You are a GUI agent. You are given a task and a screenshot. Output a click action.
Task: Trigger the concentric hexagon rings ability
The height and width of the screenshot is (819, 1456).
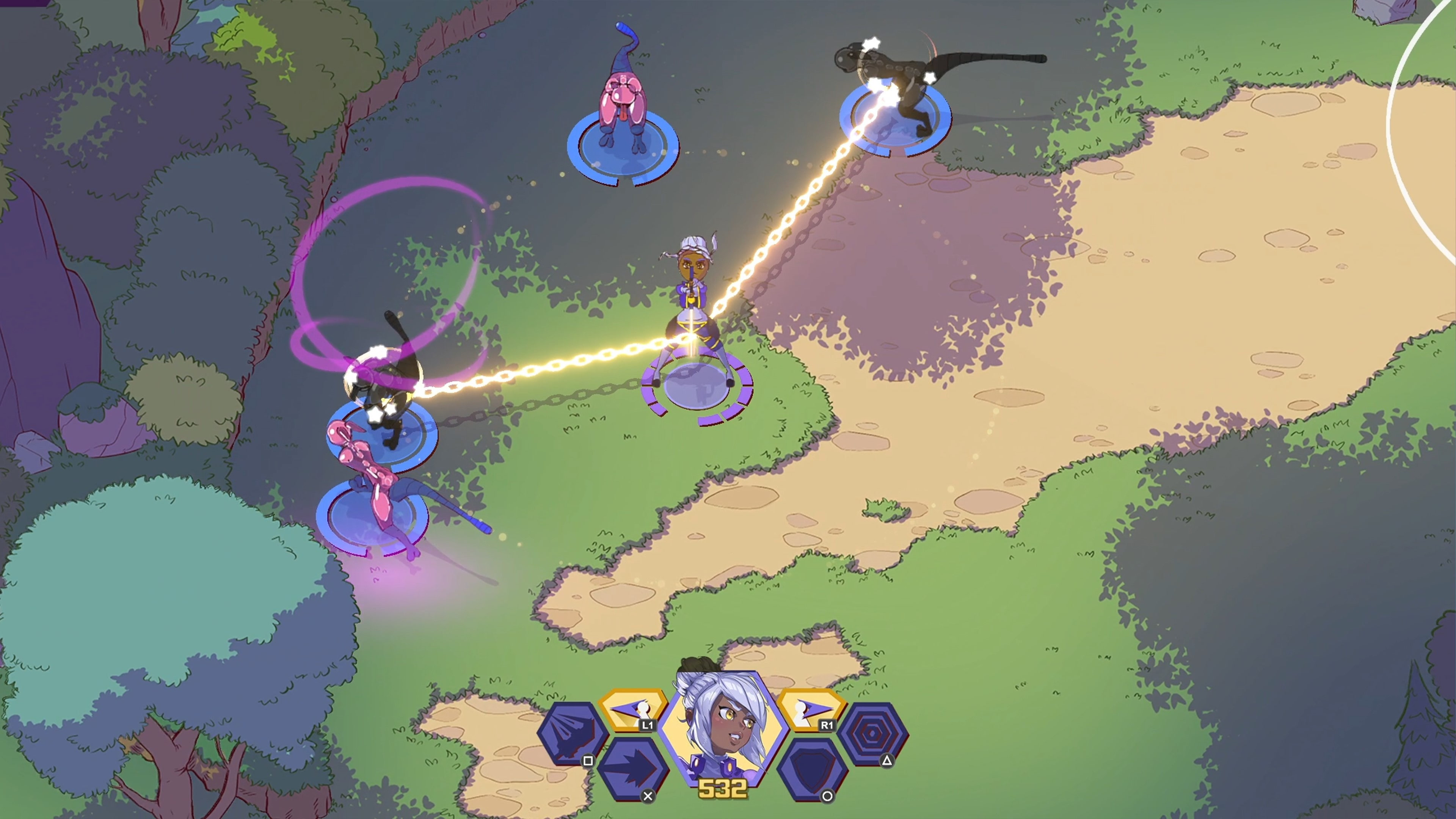pyautogui.click(x=872, y=733)
